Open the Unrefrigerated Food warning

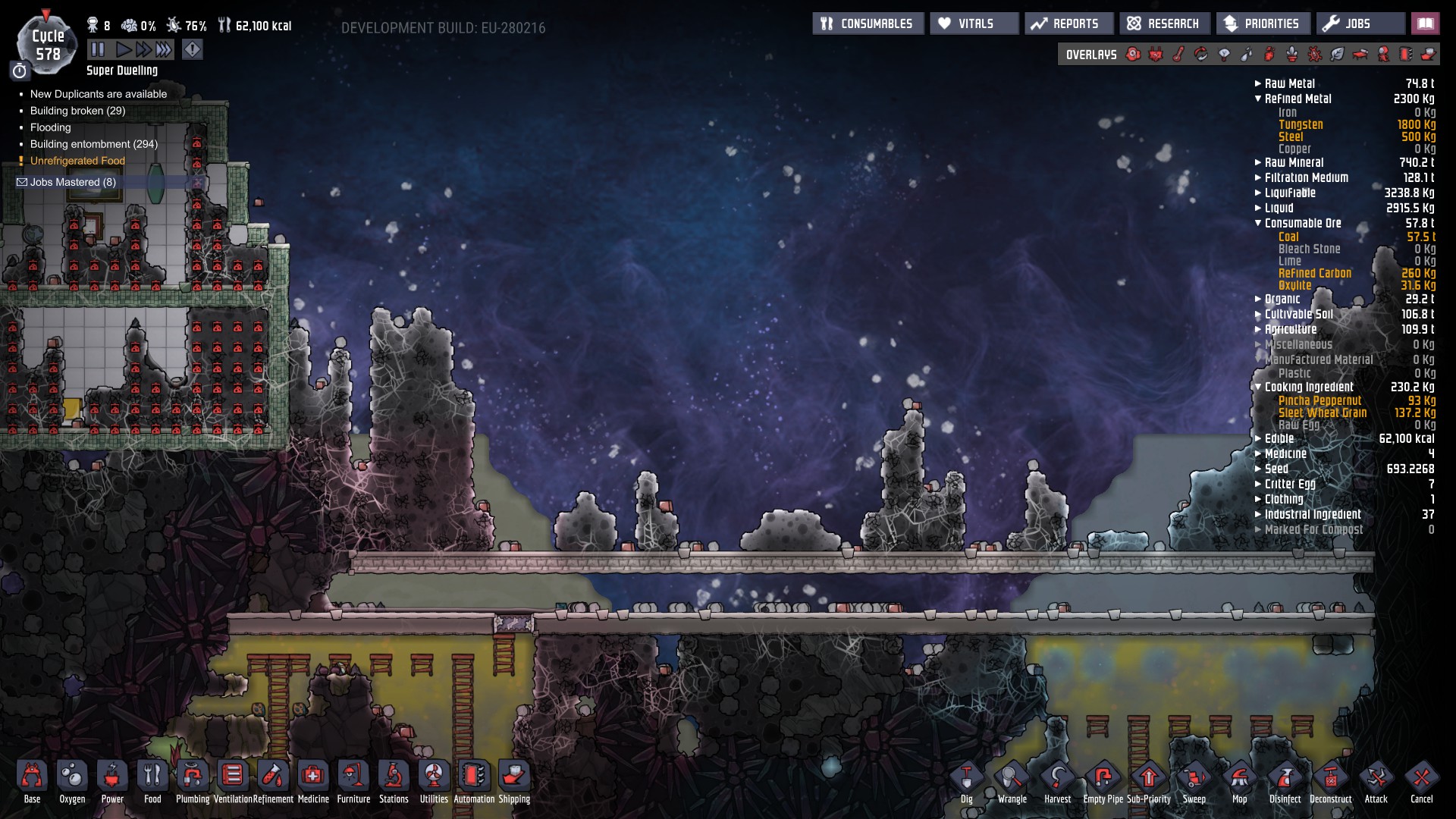(x=77, y=161)
